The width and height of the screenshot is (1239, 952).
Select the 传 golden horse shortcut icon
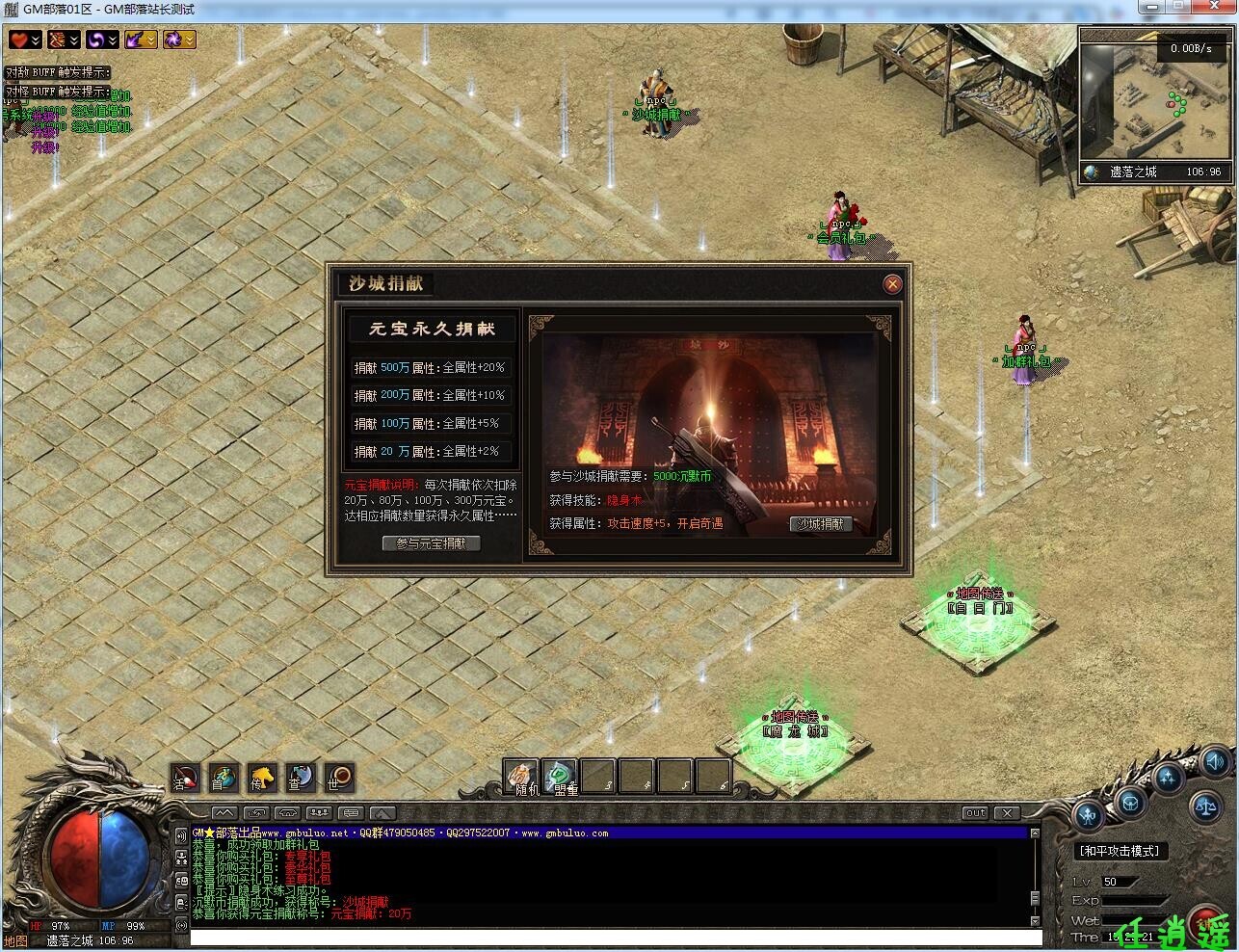[262, 778]
